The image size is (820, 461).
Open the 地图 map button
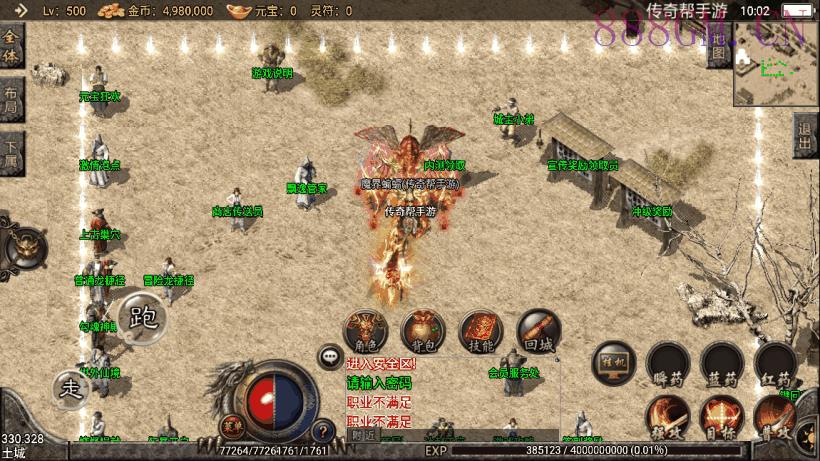pos(718,49)
